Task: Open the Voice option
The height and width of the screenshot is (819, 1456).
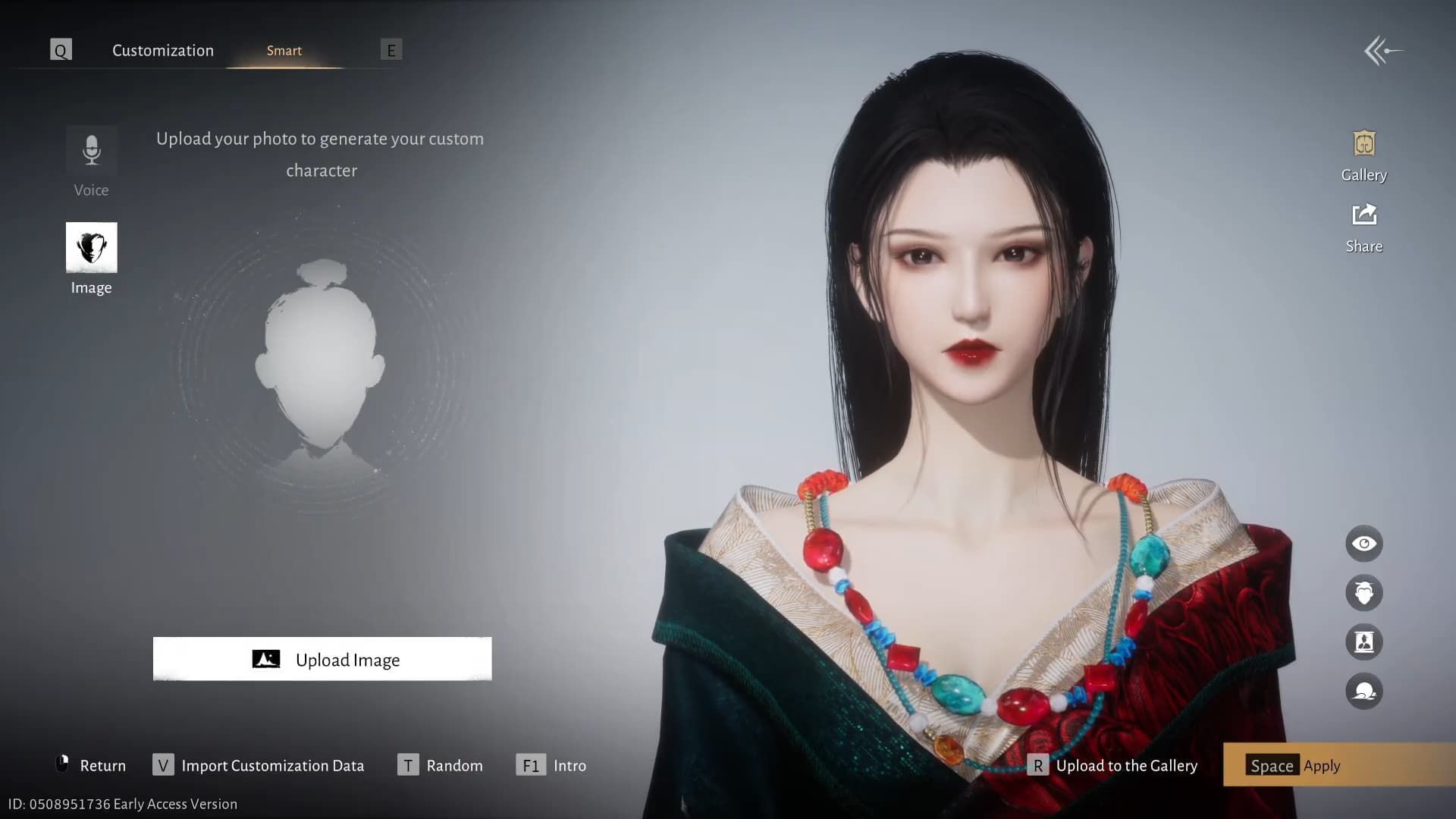Action: pos(91,162)
